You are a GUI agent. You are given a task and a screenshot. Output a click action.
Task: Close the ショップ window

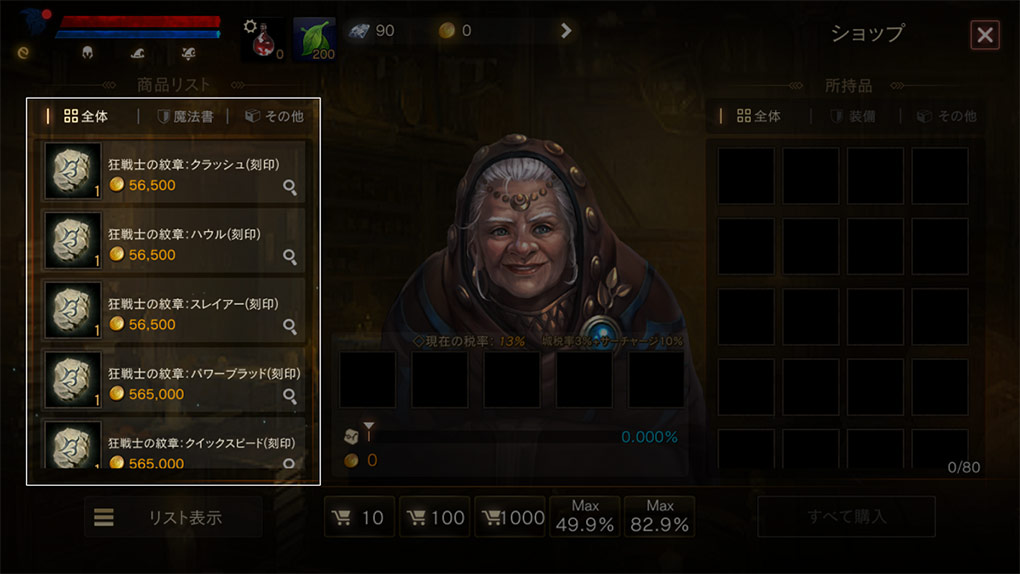[x=984, y=35]
